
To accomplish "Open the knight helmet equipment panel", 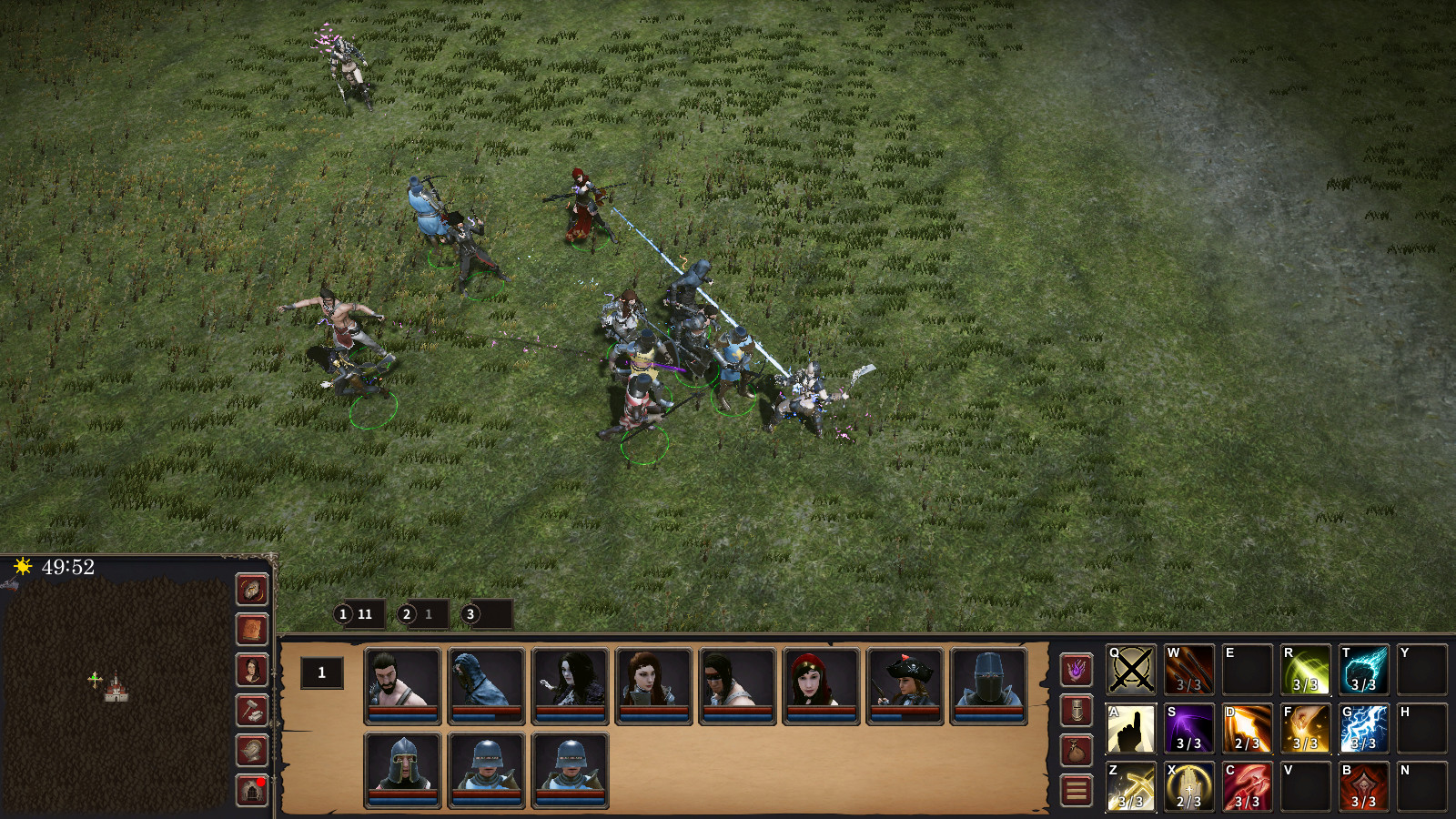I will click(x=1077, y=710).
